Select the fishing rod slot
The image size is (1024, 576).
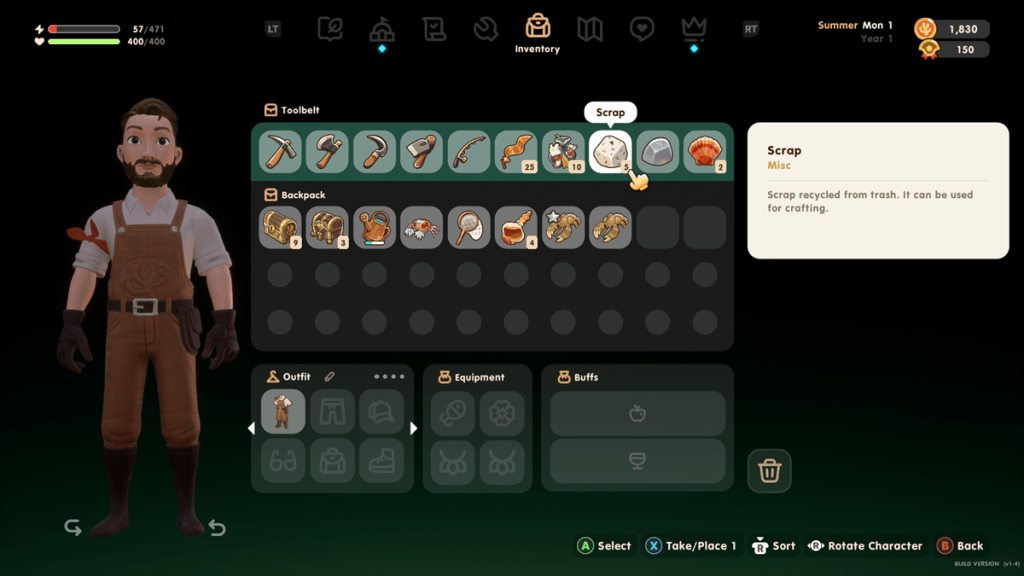coord(468,152)
